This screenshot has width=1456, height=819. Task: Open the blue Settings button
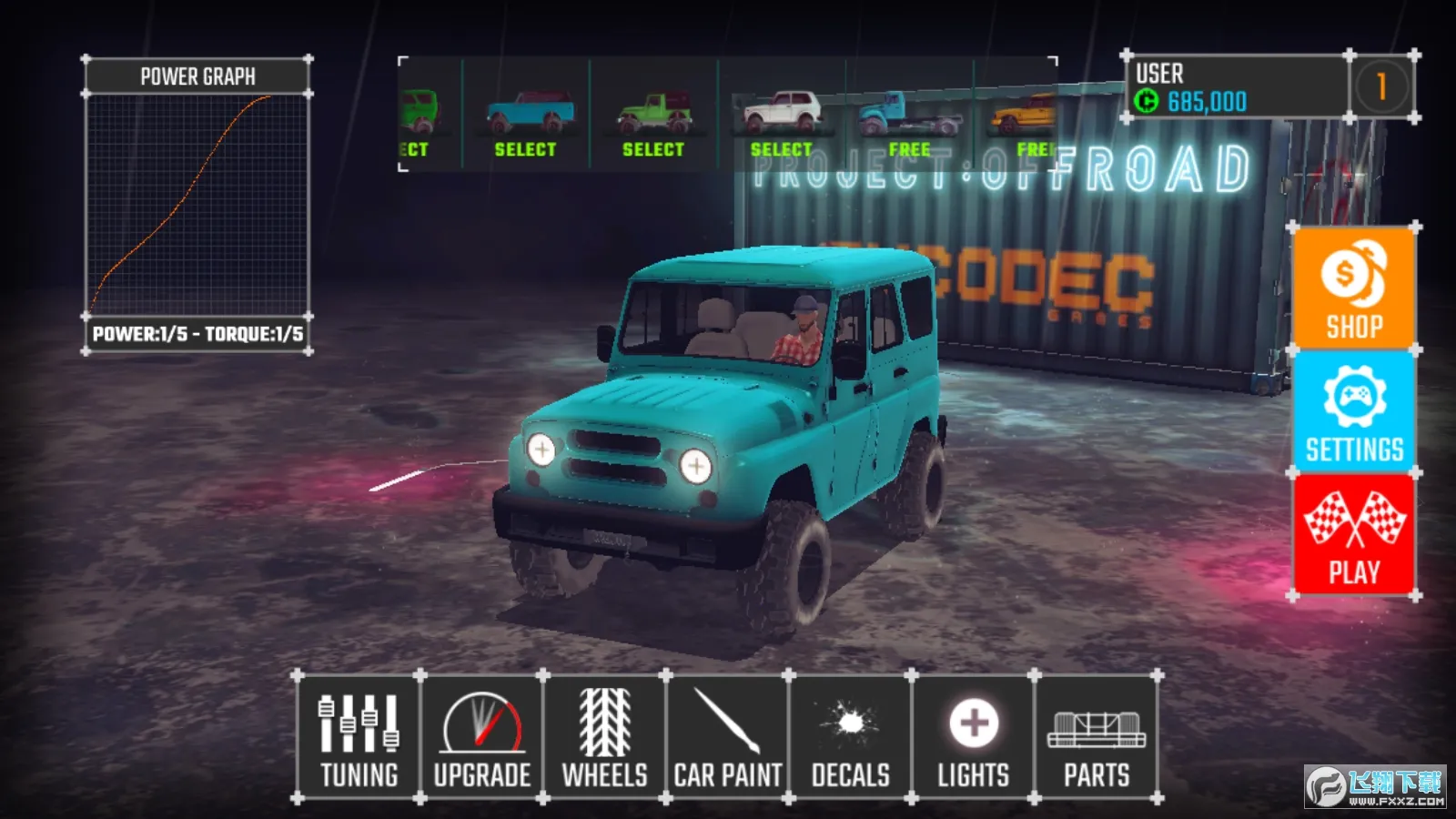click(1354, 412)
